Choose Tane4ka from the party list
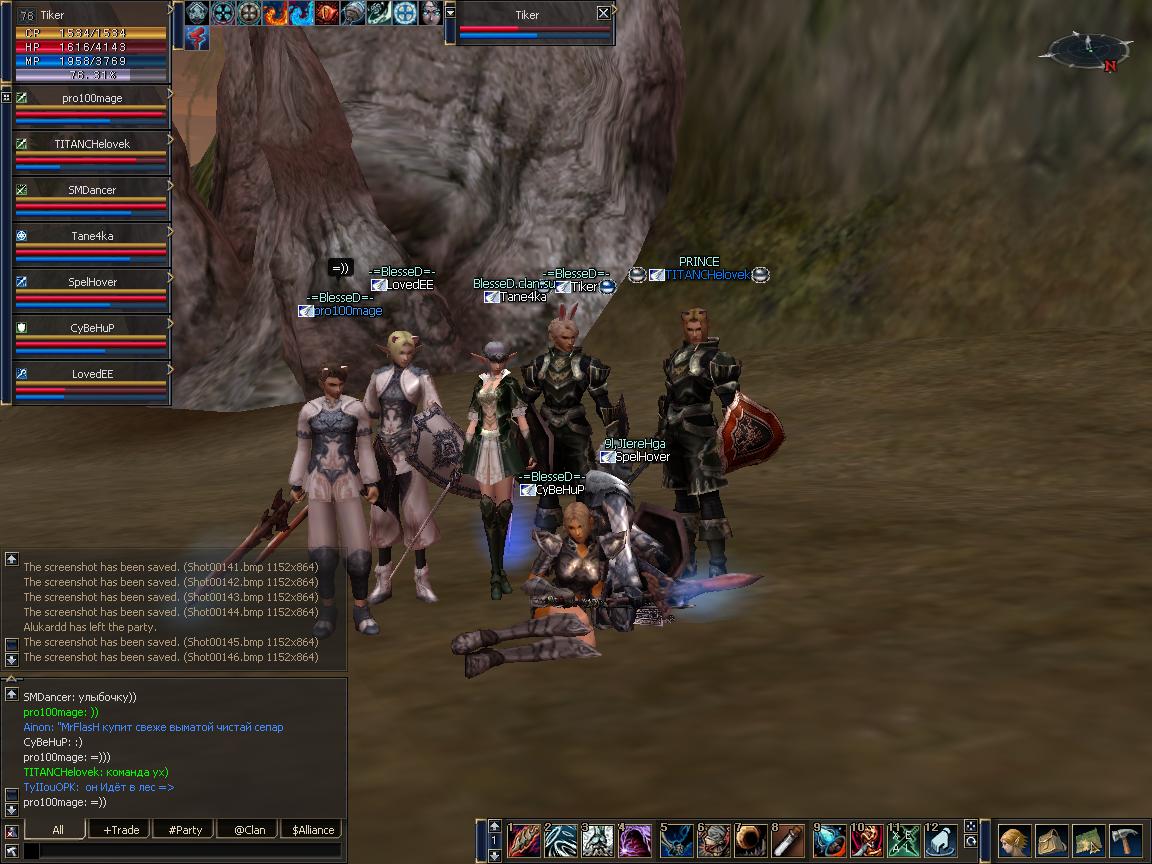This screenshot has height=864, width=1152. [x=91, y=236]
